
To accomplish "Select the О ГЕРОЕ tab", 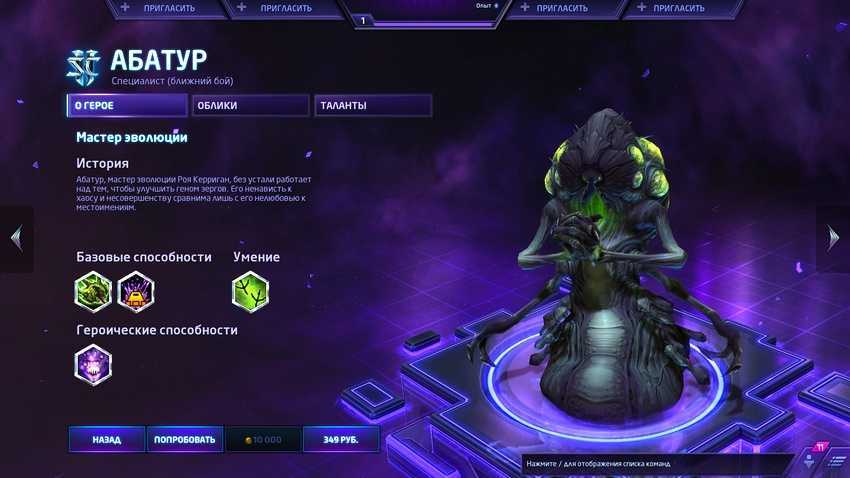I will [127, 105].
